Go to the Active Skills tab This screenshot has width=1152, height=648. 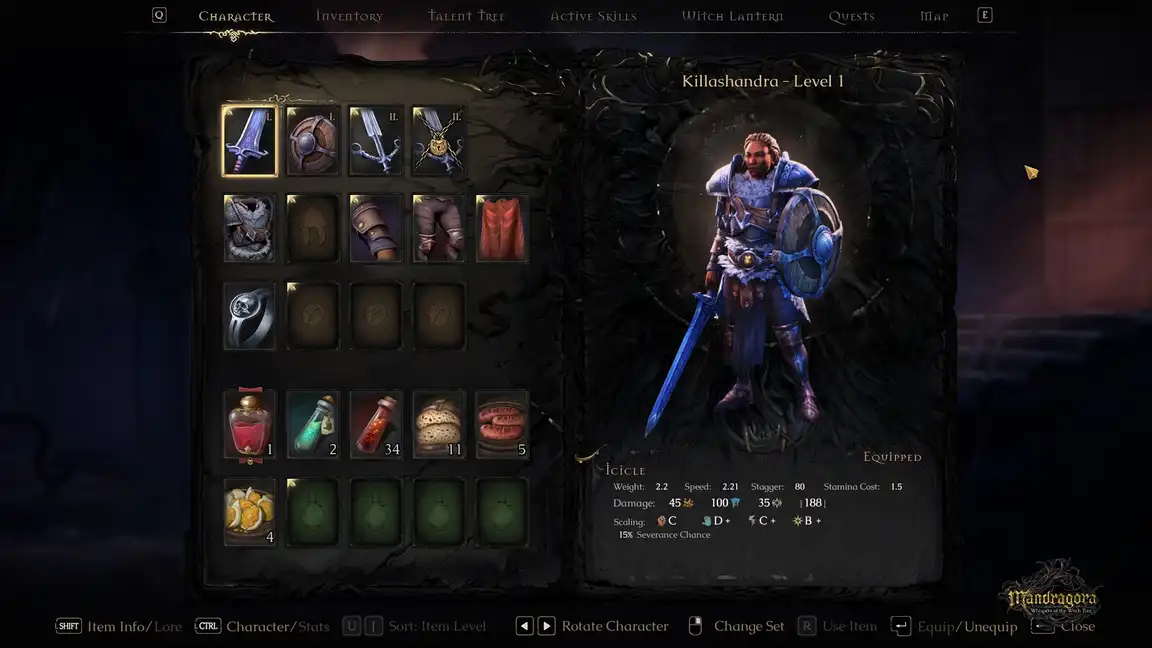pos(593,16)
